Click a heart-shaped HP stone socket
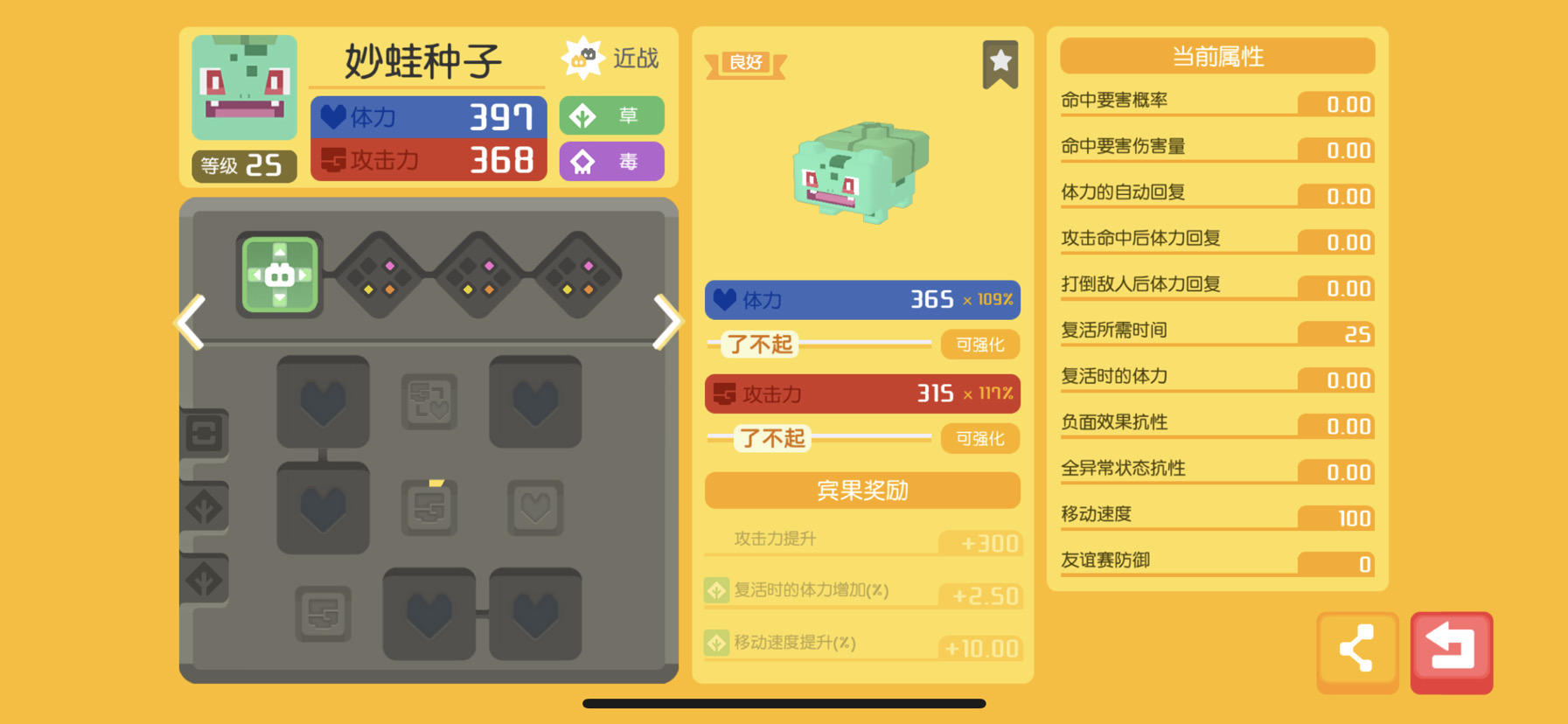 (324, 402)
